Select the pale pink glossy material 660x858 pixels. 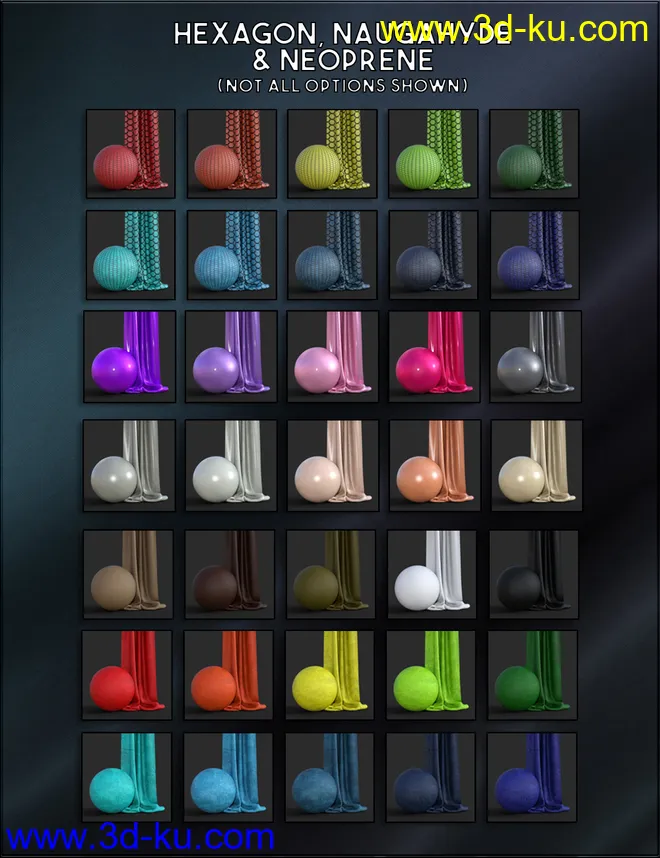coord(332,356)
